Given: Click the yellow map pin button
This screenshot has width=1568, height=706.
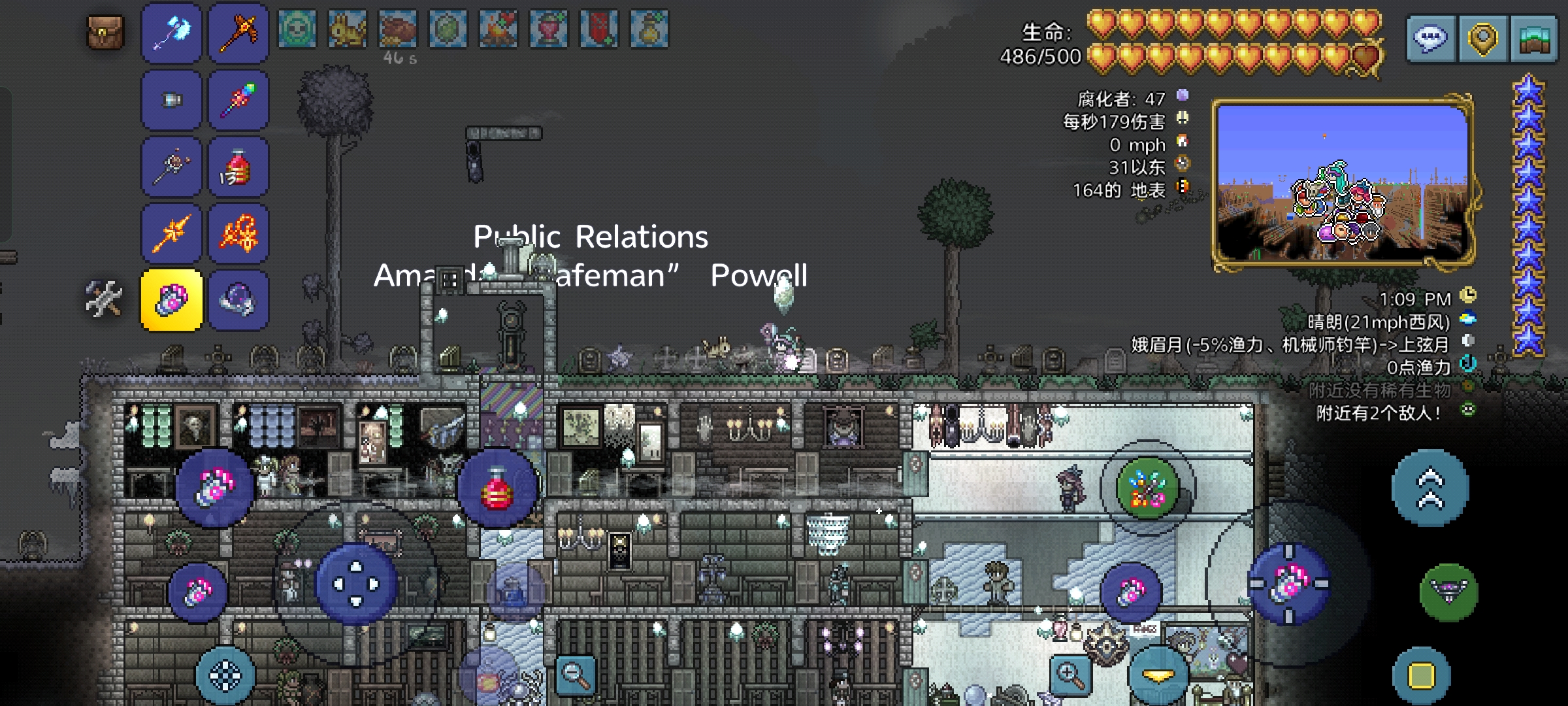Looking at the screenshot, I should click(1482, 39).
